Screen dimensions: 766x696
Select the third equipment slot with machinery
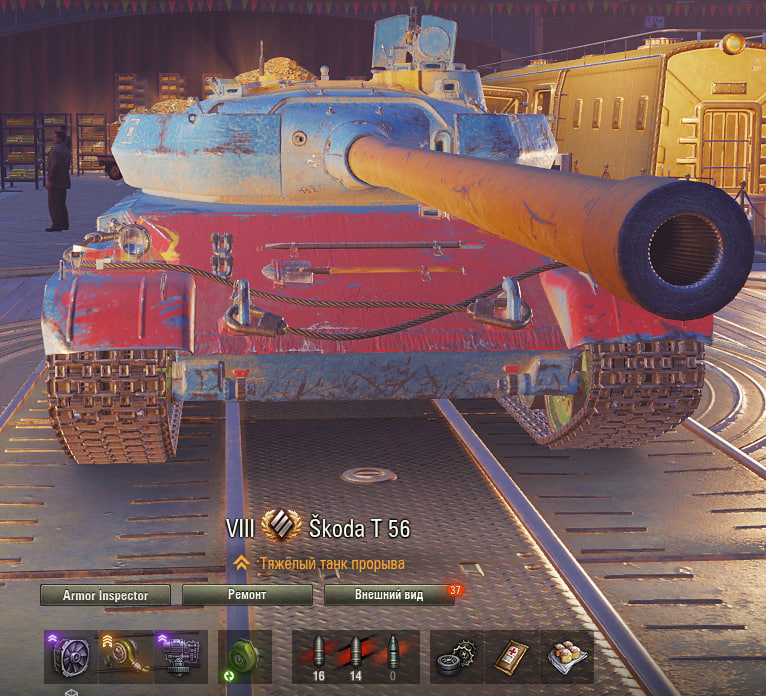coord(181,656)
